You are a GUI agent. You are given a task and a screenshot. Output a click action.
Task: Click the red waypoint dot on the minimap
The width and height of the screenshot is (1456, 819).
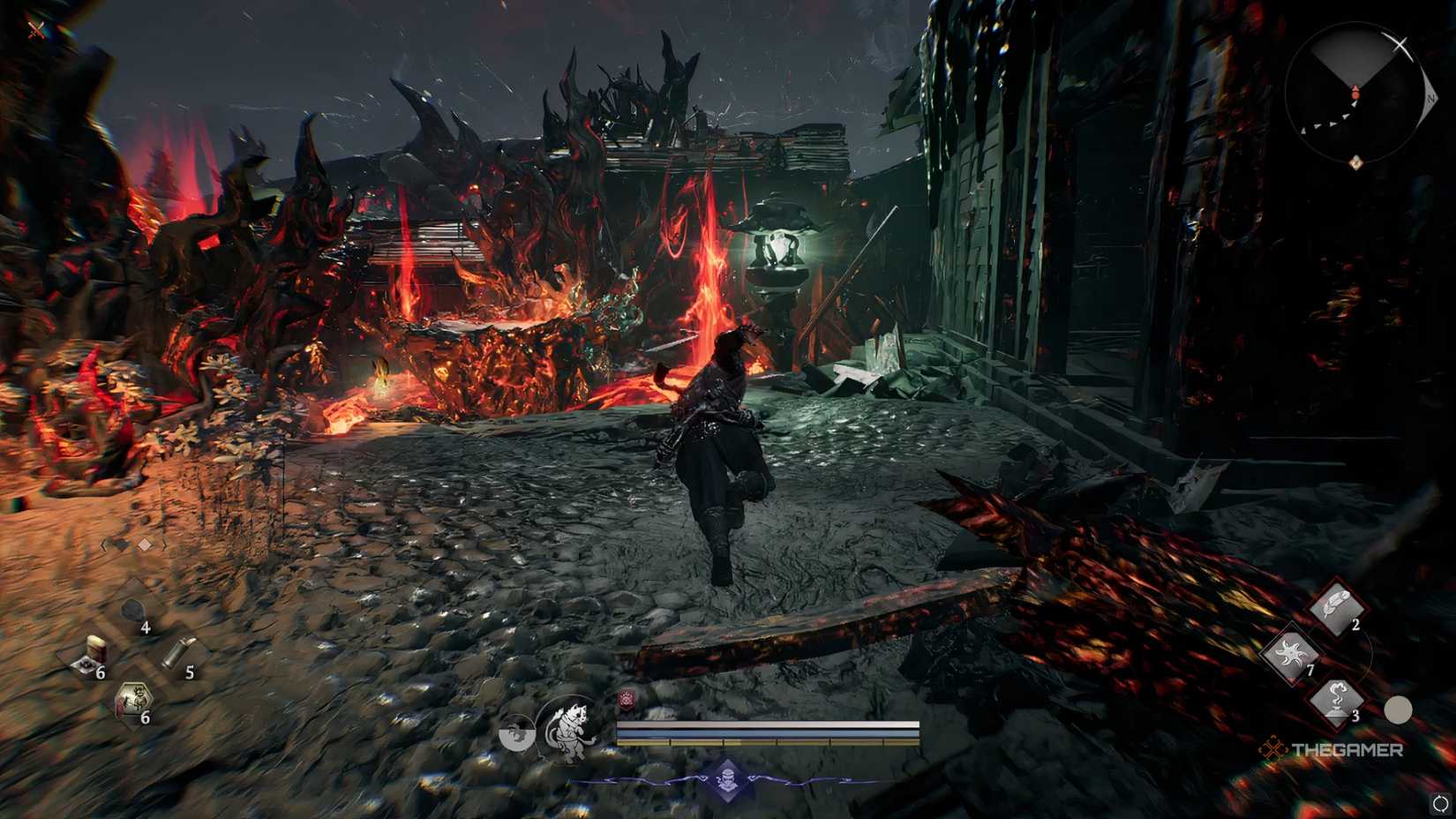pyautogui.click(x=1355, y=94)
